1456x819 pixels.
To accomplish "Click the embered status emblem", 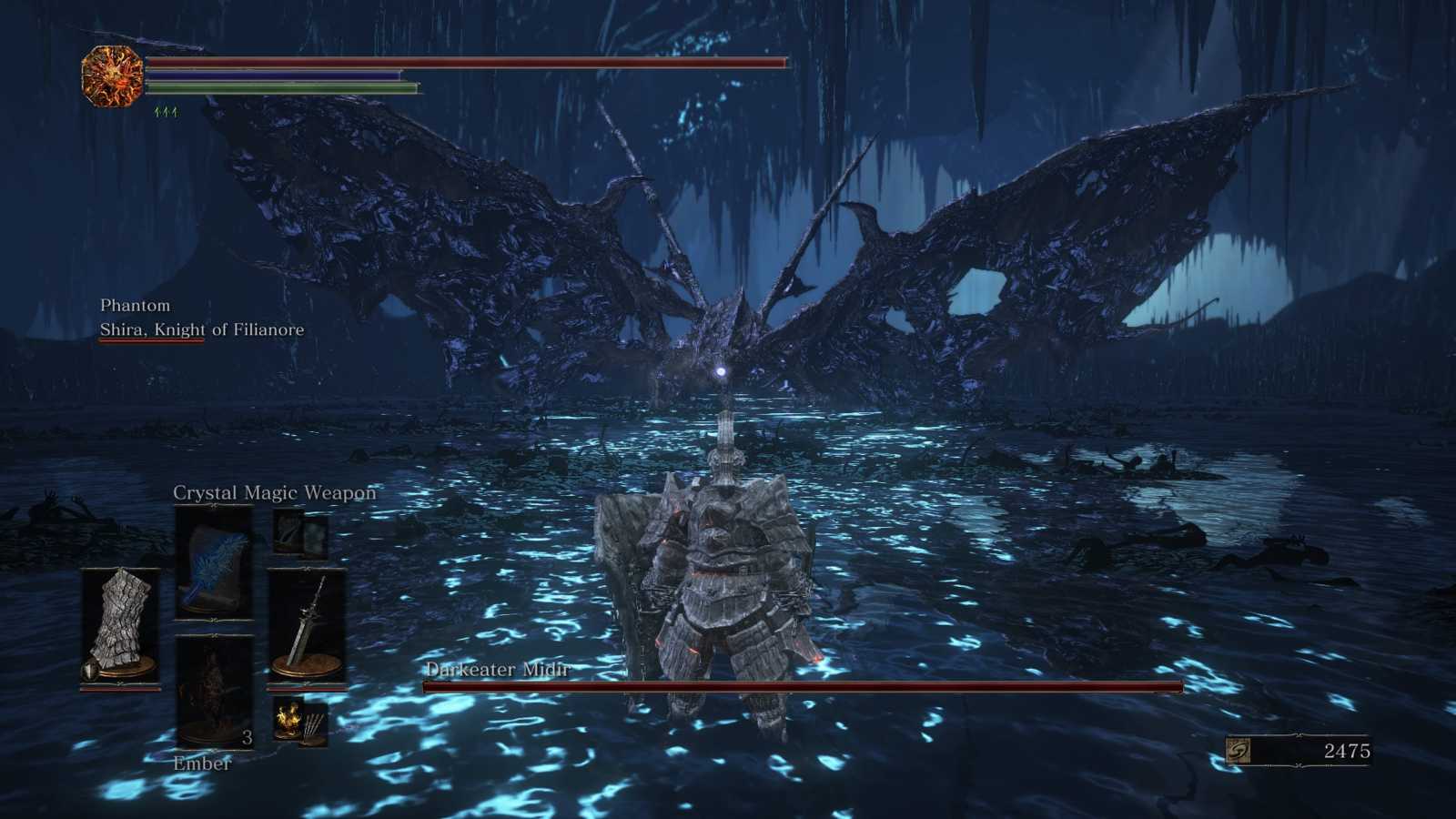I will click(112, 76).
